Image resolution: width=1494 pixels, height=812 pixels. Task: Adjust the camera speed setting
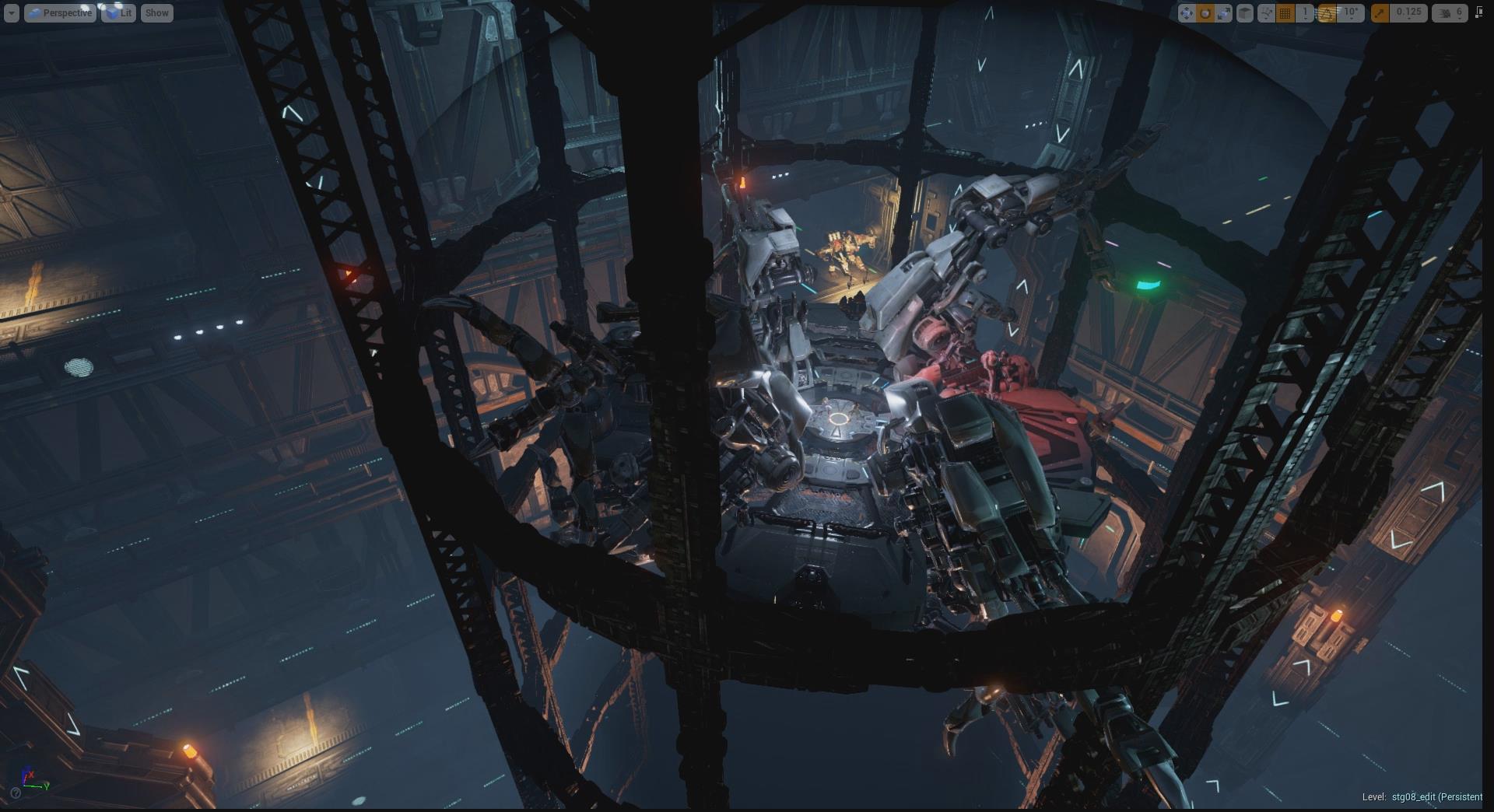click(x=1450, y=13)
